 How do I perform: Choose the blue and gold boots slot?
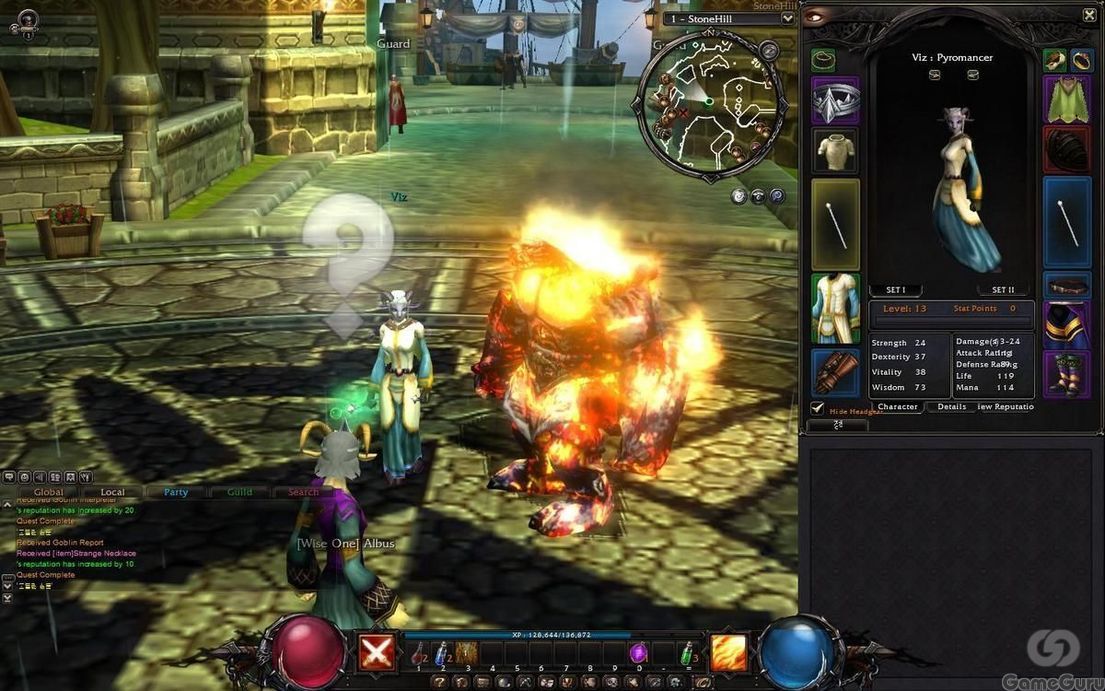[1067, 374]
